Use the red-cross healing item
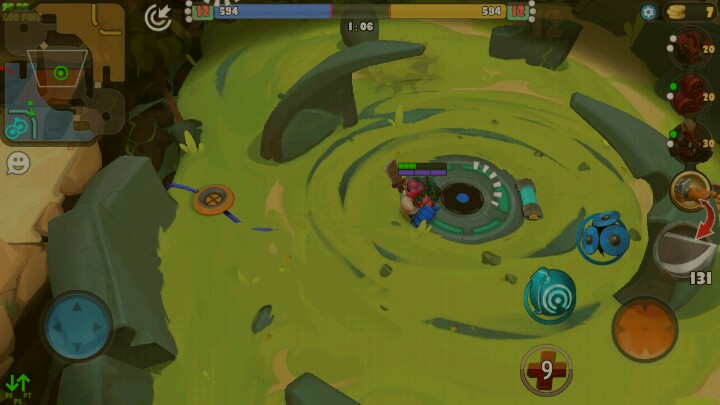This screenshot has height=405, width=720. click(546, 370)
